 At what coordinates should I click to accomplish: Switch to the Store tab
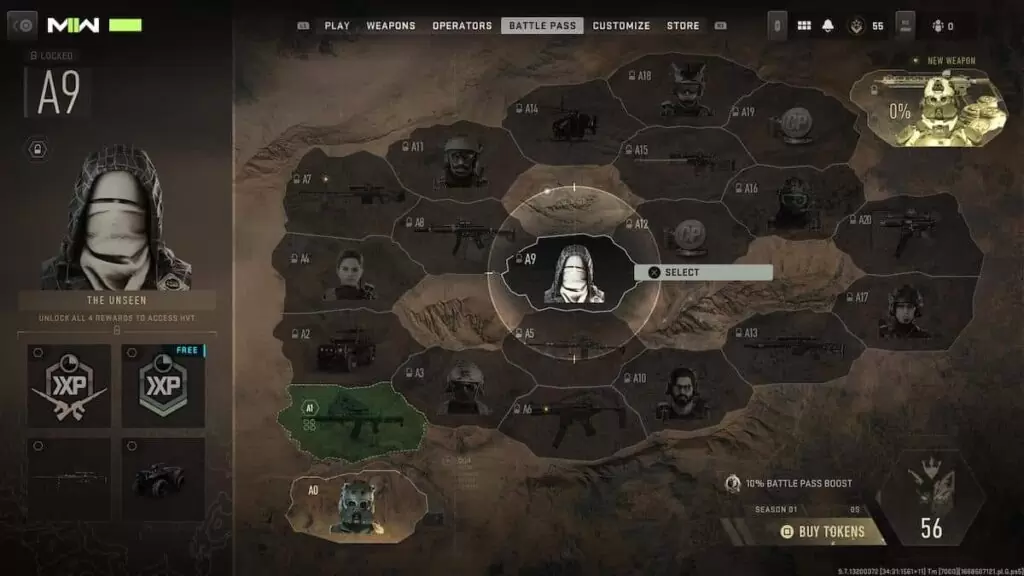683,26
